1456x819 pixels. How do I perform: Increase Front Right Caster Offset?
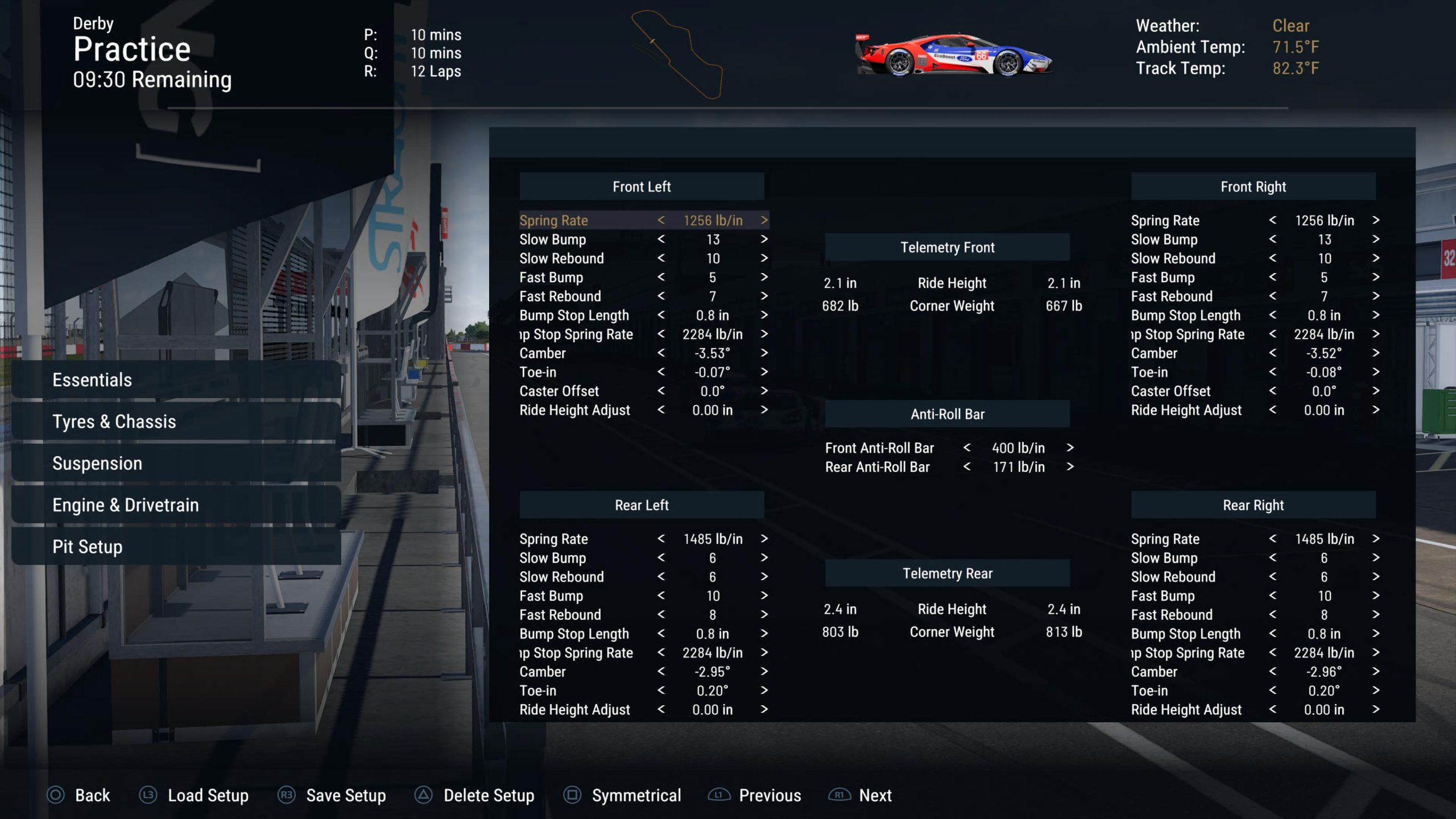pos(1375,391)
